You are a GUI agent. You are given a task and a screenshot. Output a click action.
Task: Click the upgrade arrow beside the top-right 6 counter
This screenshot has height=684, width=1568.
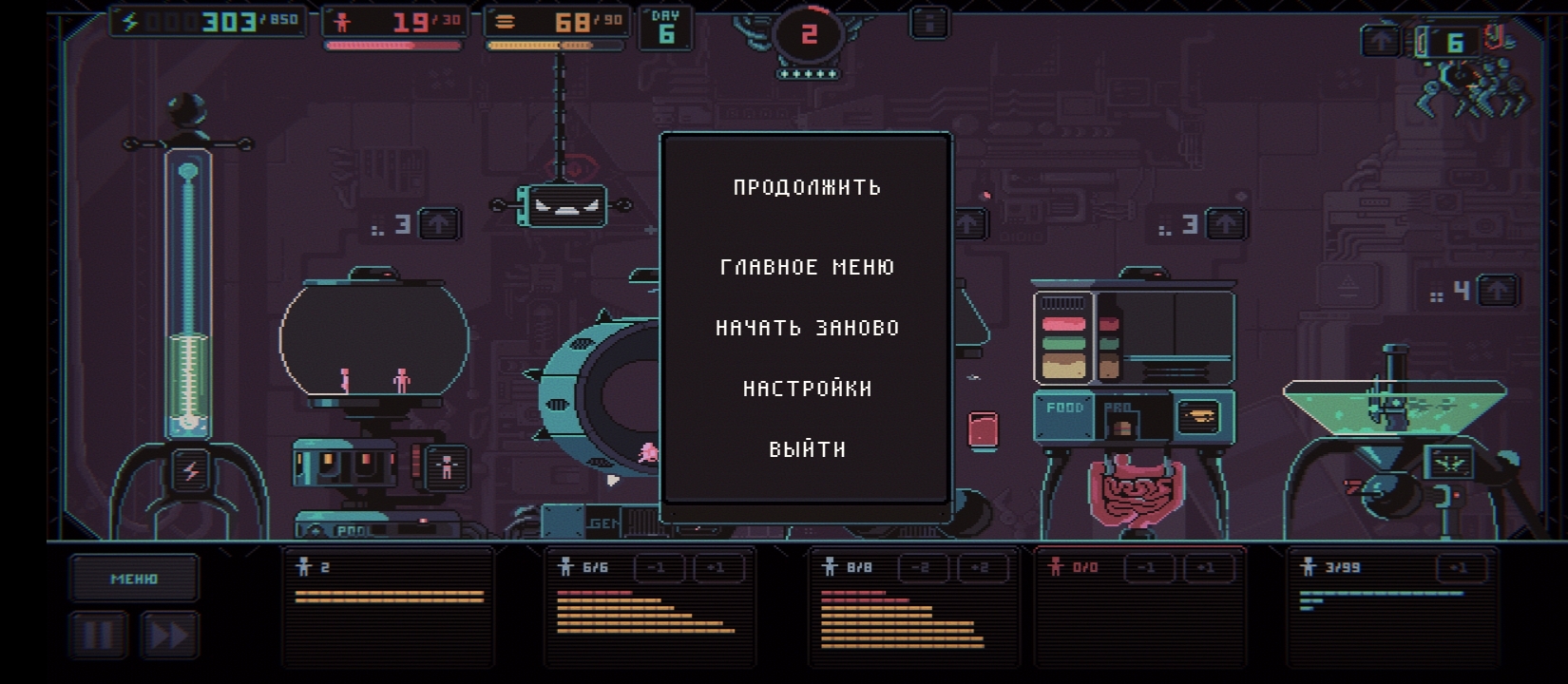1381,41
